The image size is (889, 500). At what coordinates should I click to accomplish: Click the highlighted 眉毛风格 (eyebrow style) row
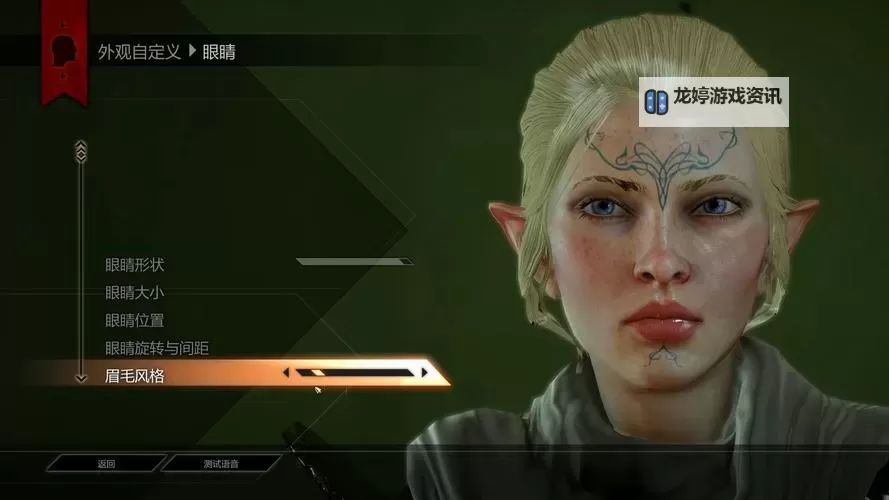tap(135, 376)
